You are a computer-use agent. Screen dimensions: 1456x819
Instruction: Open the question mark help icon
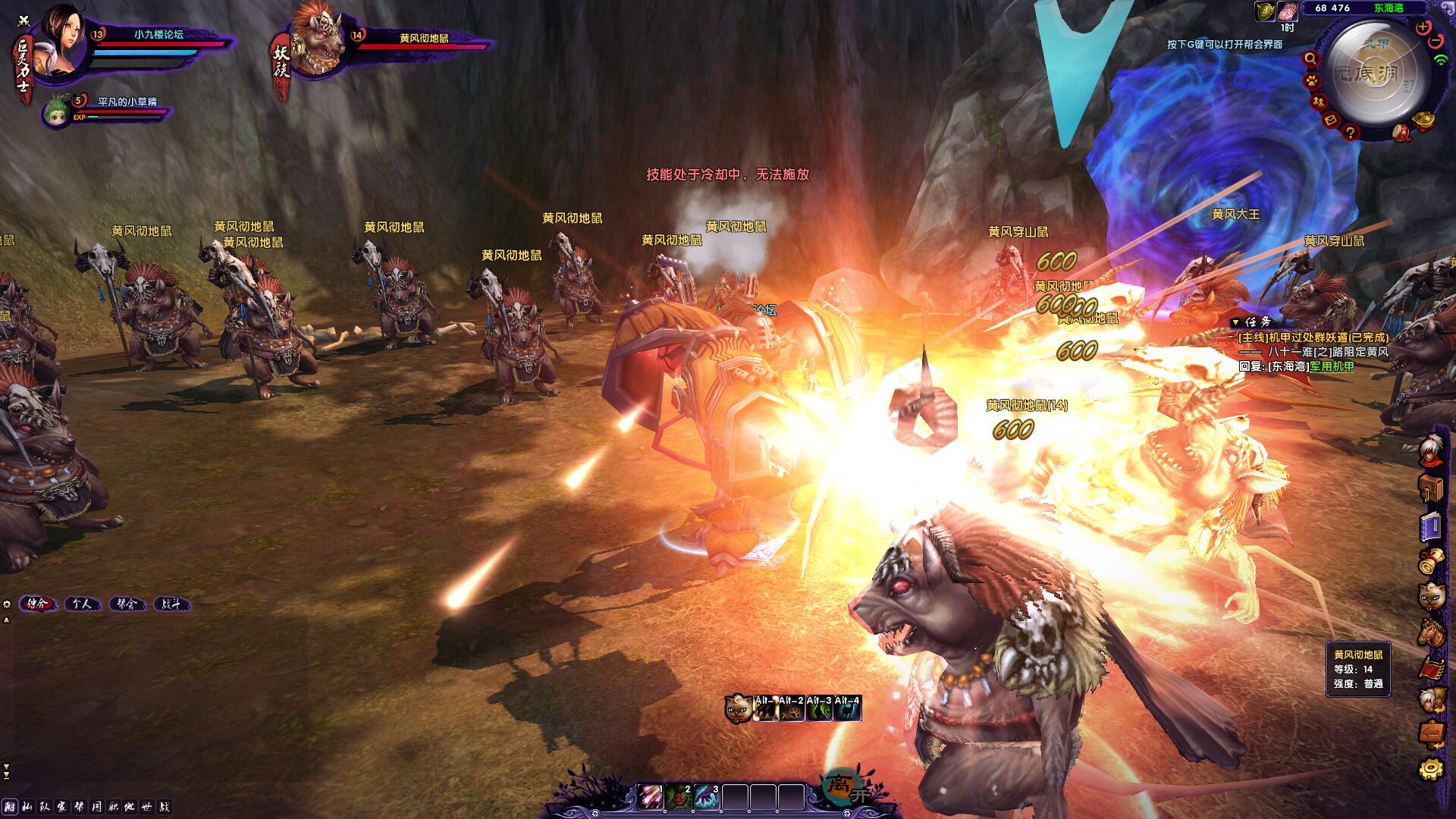1350,133
